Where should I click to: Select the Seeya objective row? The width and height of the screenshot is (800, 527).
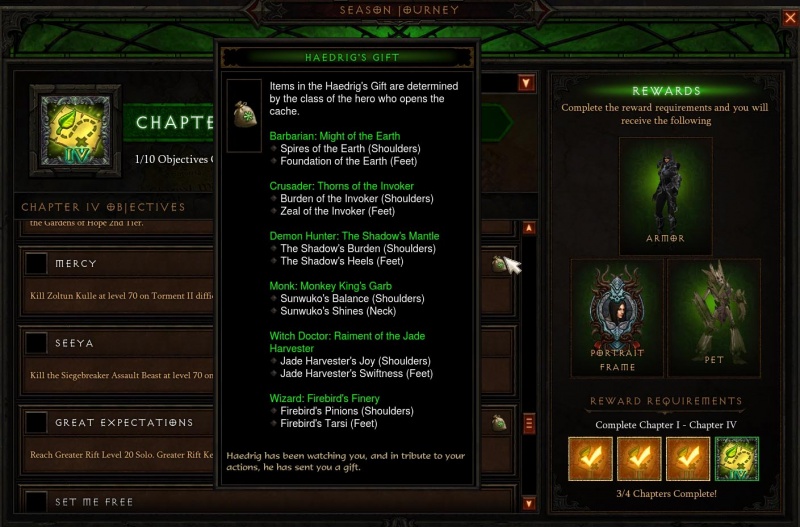tap(120, 343)
